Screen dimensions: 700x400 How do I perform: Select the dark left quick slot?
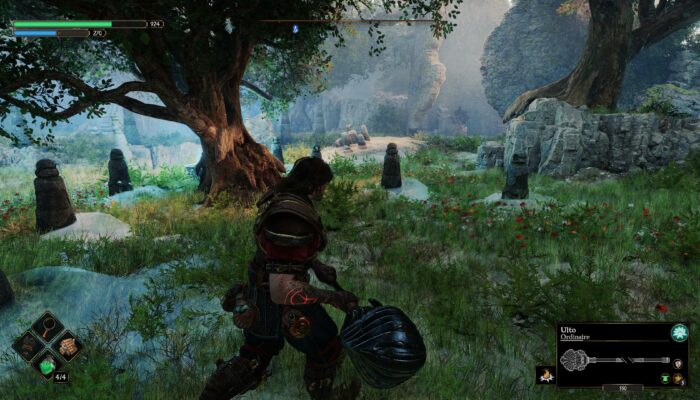pos(29,348)
